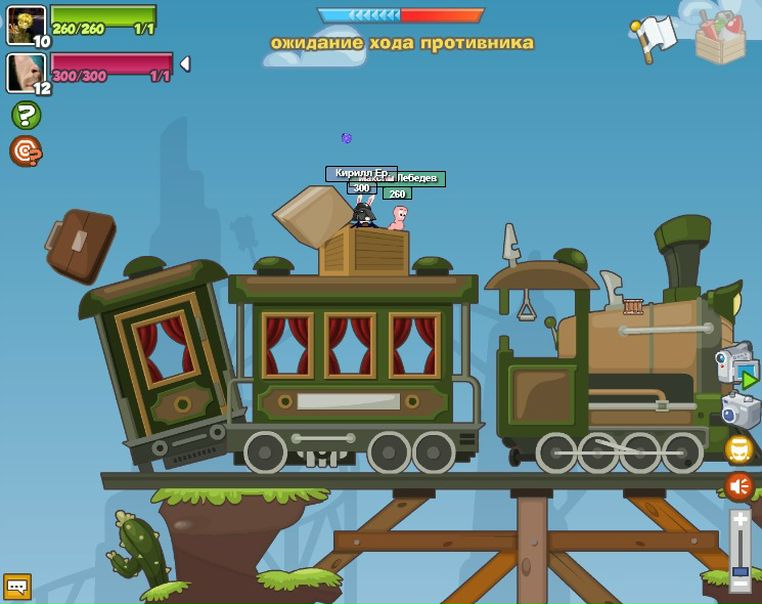Select the top player avatar, level 10
This screenshot has height=604, width=762.
click(x=26, y=24)
